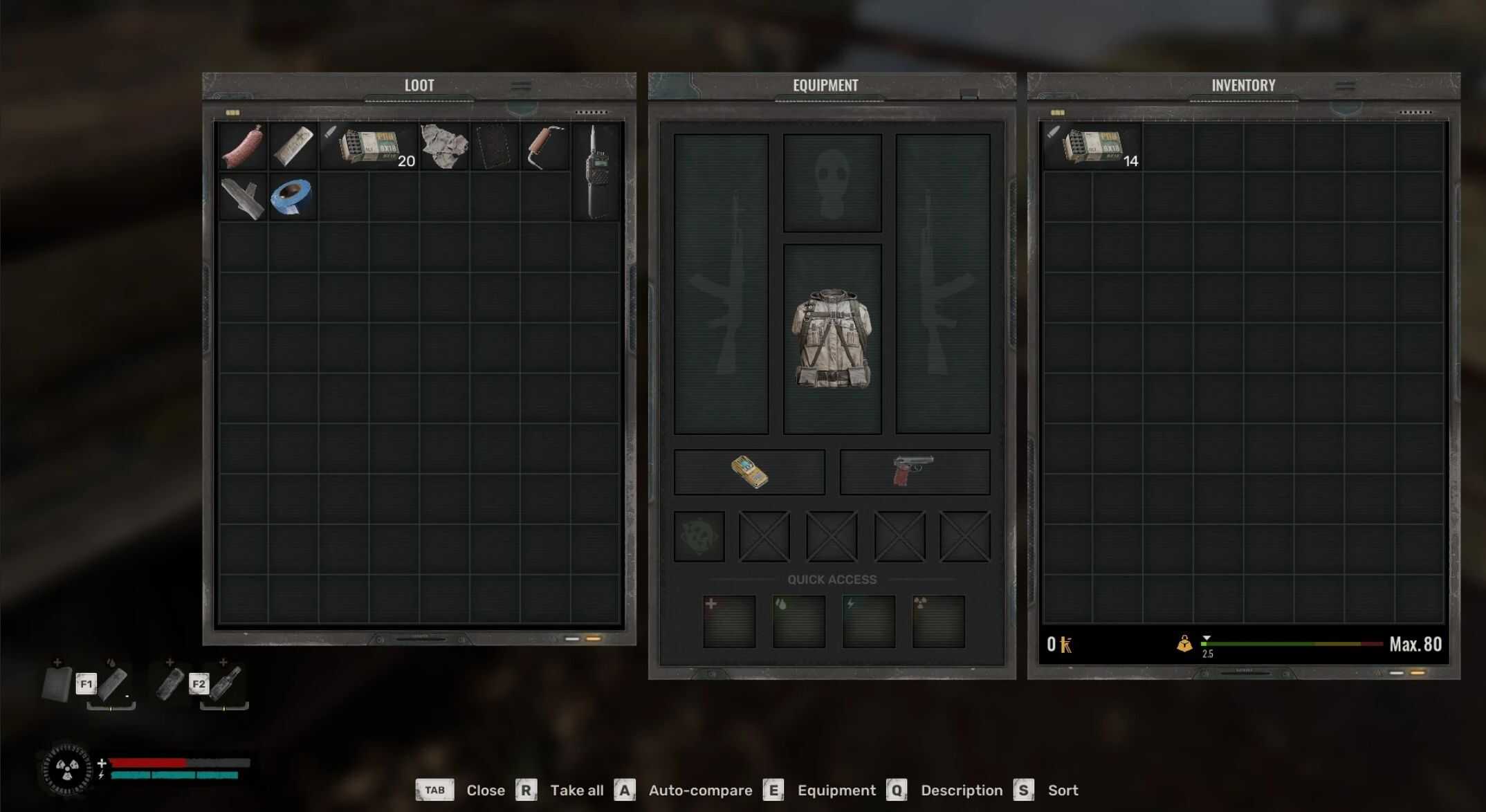
Task: Pick up the grey metal strips item
Action: click(x=242, y=198)
